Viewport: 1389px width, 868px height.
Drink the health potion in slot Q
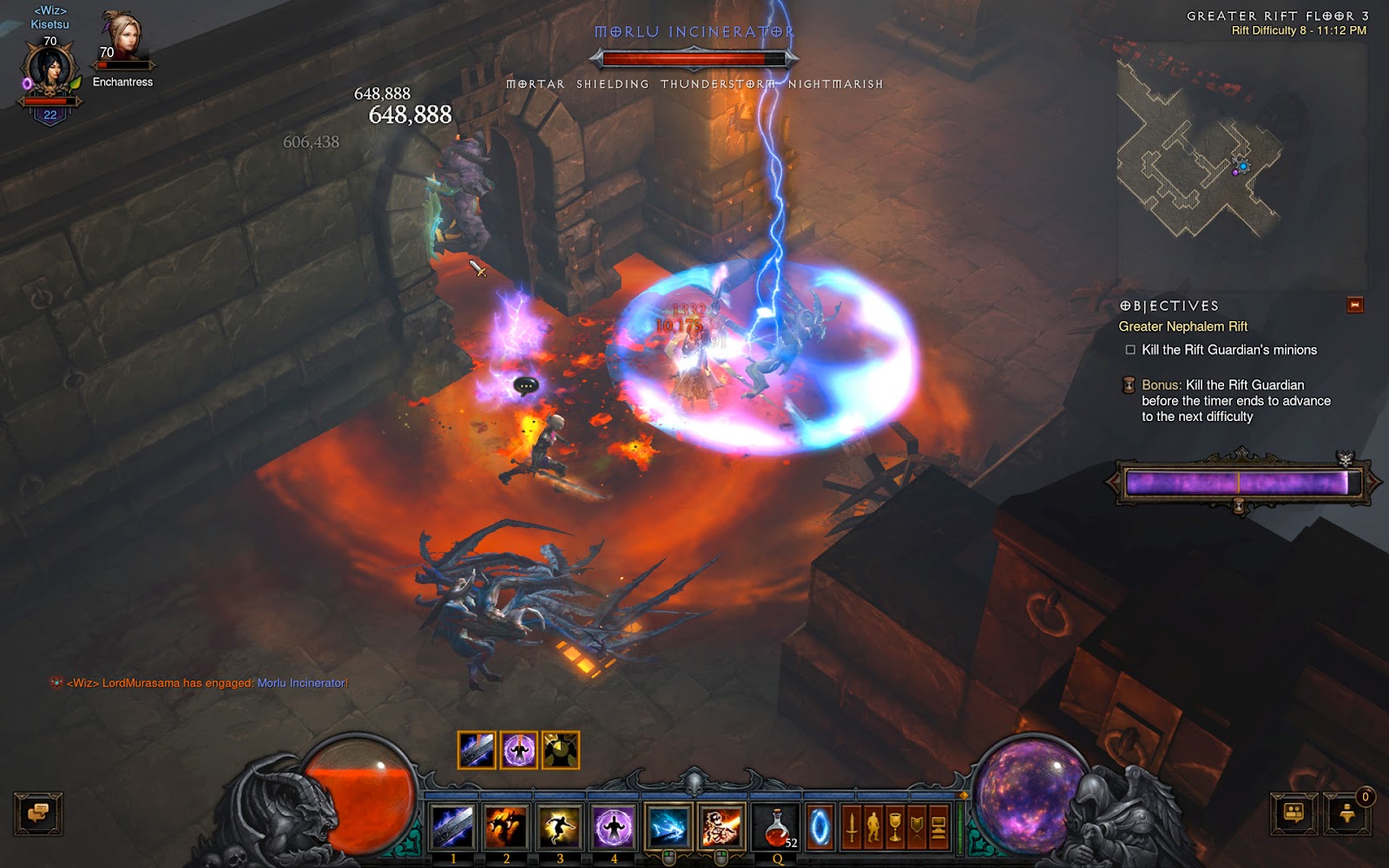[777, 825]
